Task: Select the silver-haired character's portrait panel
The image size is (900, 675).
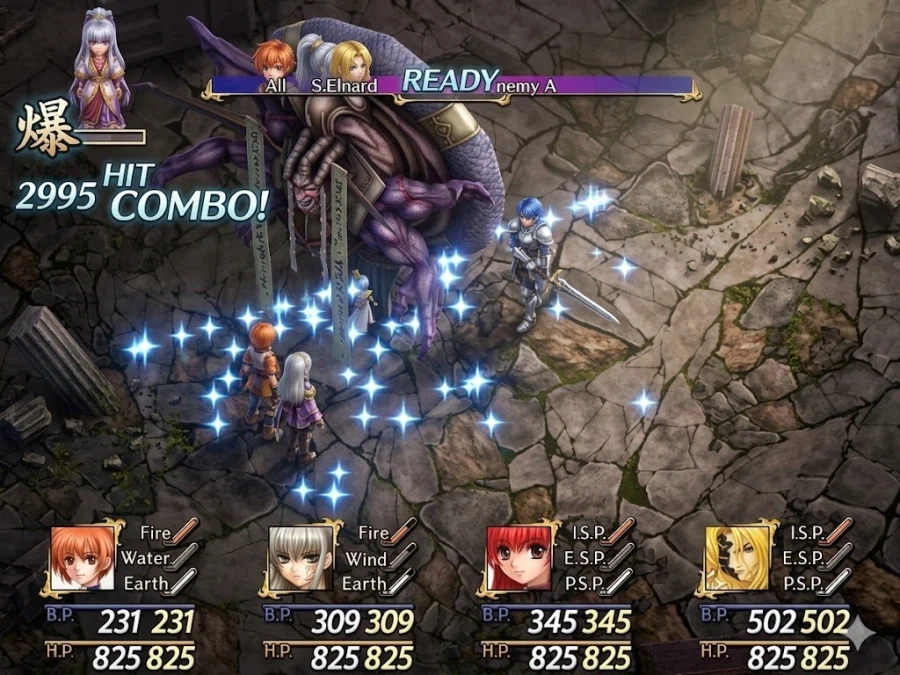Action: [x=300, y=558]
